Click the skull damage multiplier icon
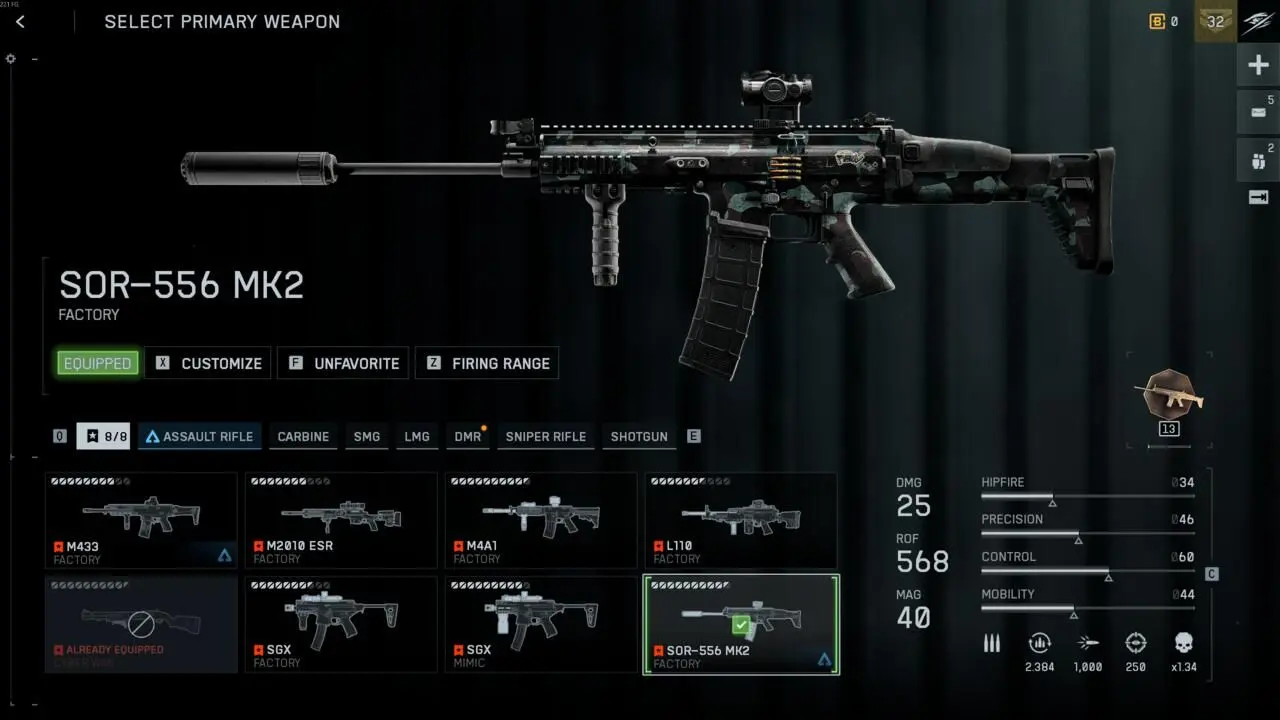 pos(1184,643)
